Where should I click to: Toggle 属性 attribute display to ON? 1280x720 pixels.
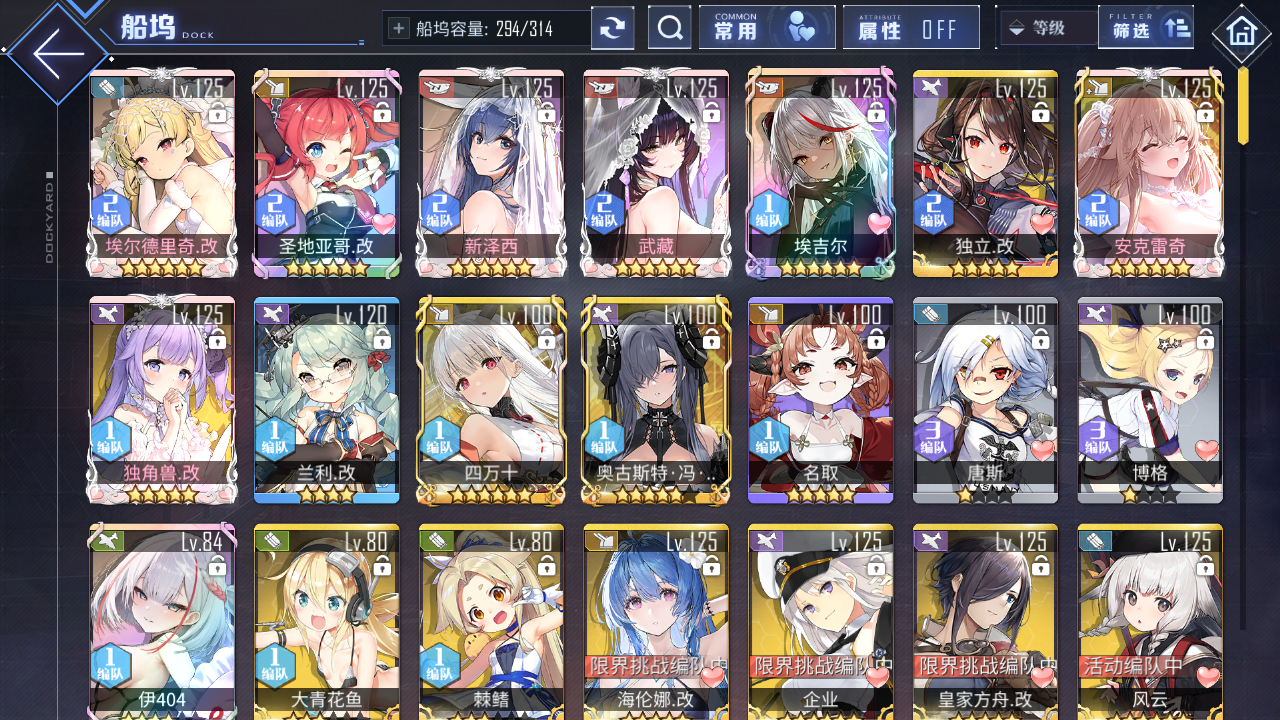click(x=911, y=27)
